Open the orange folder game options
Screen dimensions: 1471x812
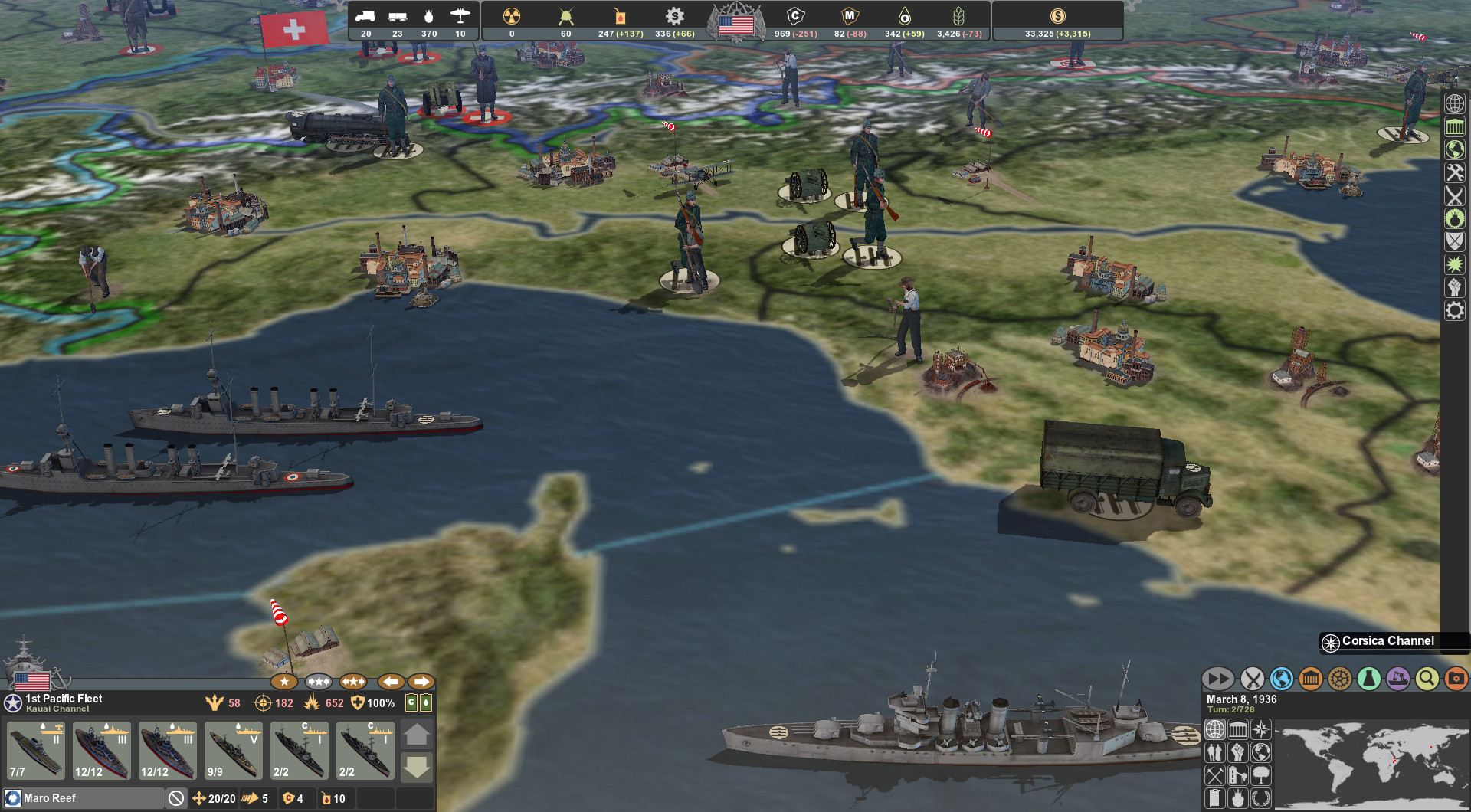[x=1456, y=679]
